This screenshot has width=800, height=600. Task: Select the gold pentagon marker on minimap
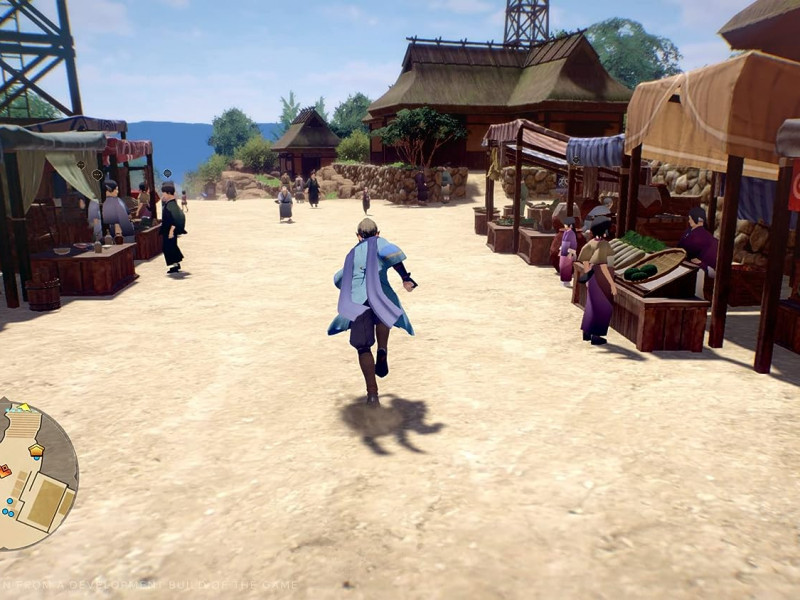click(36, 451)
